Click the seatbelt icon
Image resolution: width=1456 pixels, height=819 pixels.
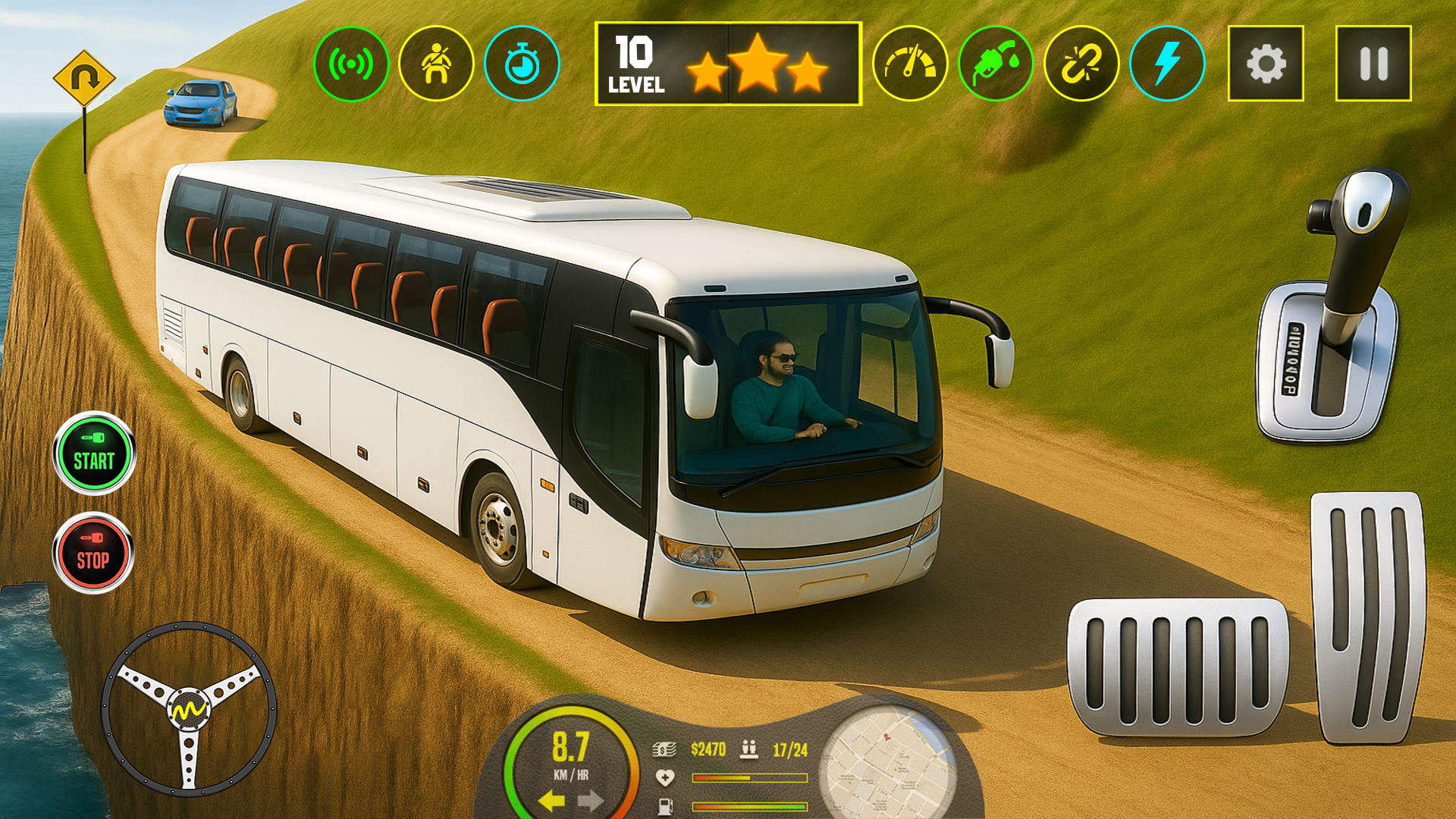(438, 64)
